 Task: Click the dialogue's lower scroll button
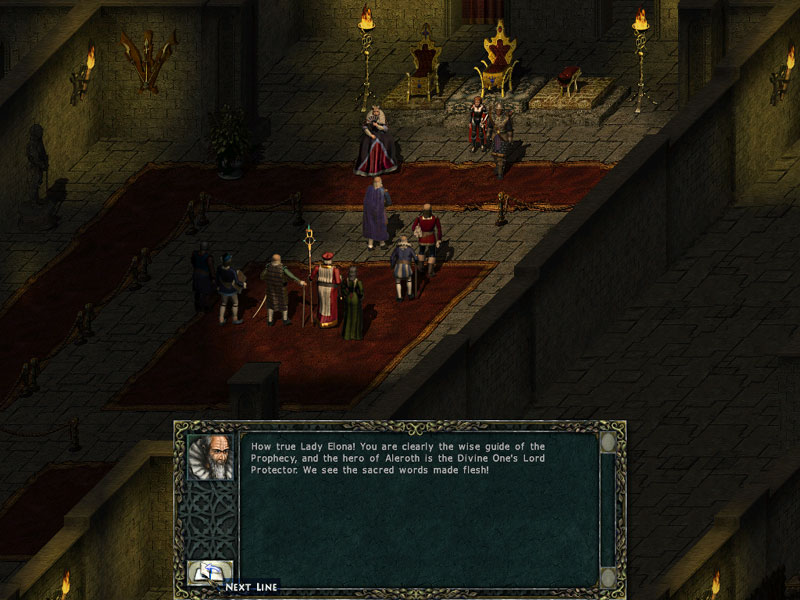607,577
